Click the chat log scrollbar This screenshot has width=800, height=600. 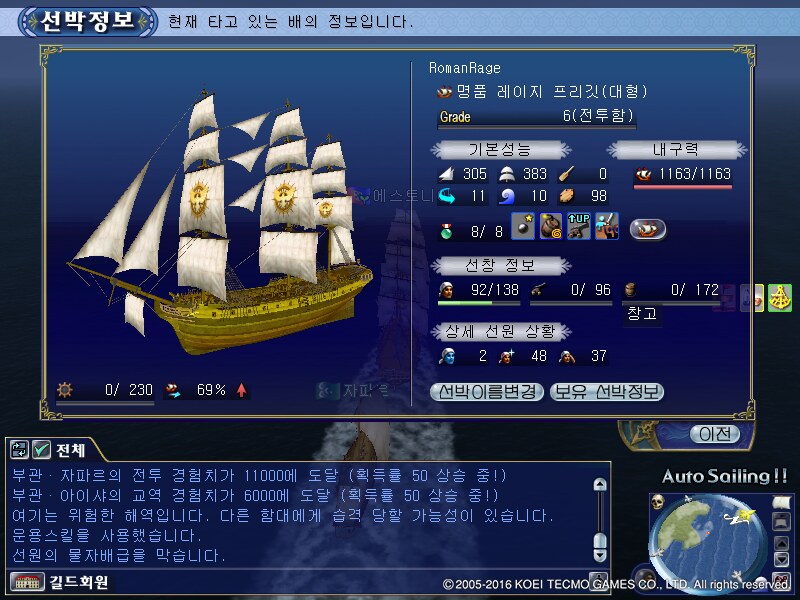click(x=600, y=515)
